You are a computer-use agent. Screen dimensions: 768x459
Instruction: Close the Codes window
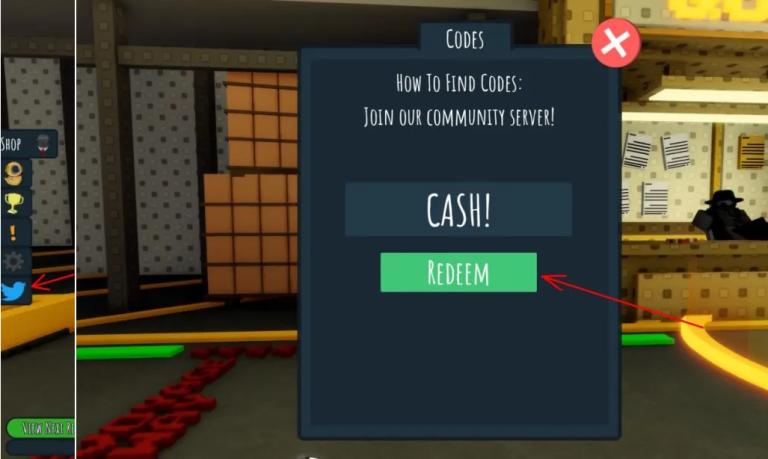click(x=615, y=44)
